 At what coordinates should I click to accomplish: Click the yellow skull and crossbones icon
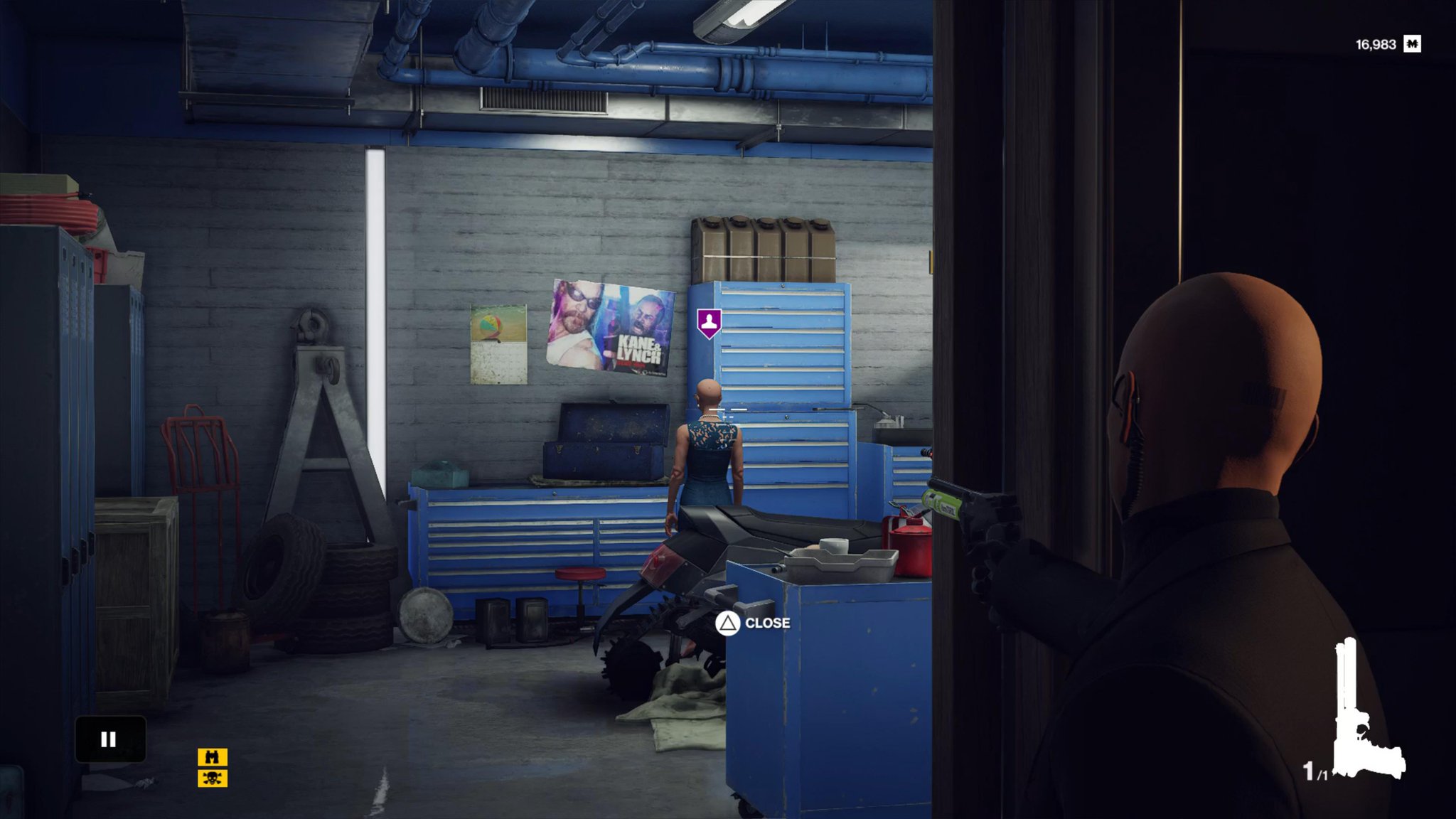tap(212, 778)
